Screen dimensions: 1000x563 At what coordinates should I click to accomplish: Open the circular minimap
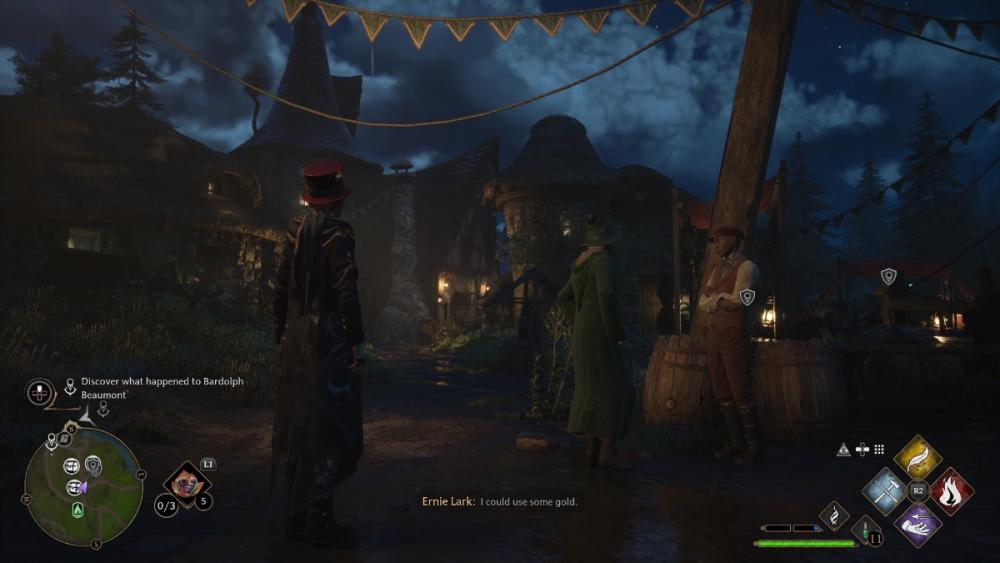83,487
